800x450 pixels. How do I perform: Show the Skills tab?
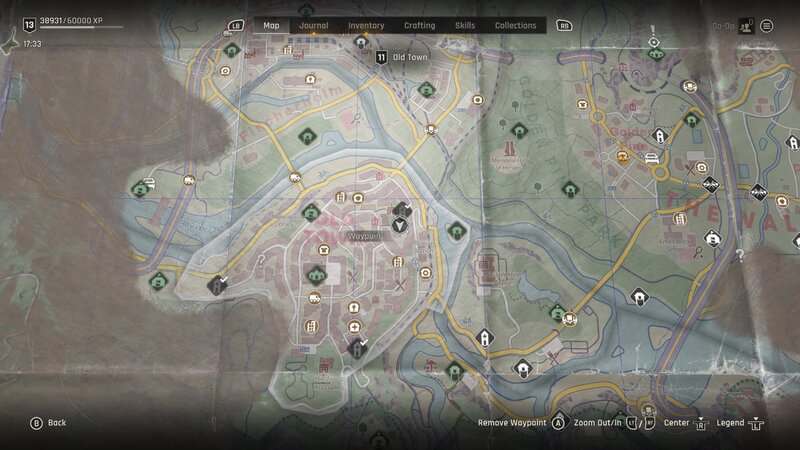click(465, 25)
